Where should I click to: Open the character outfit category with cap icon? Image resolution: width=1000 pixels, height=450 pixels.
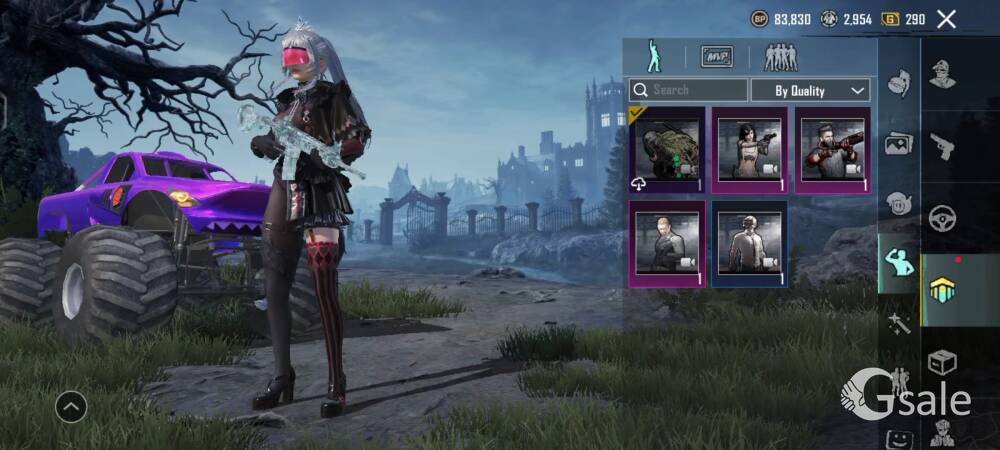tap(941, 75)
